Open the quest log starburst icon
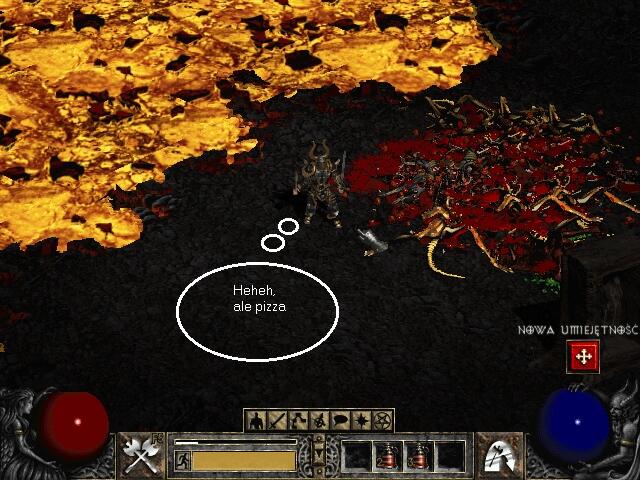The height and width of the screenshot is (480, 640). pyautogui.click(x=361, y=421)
